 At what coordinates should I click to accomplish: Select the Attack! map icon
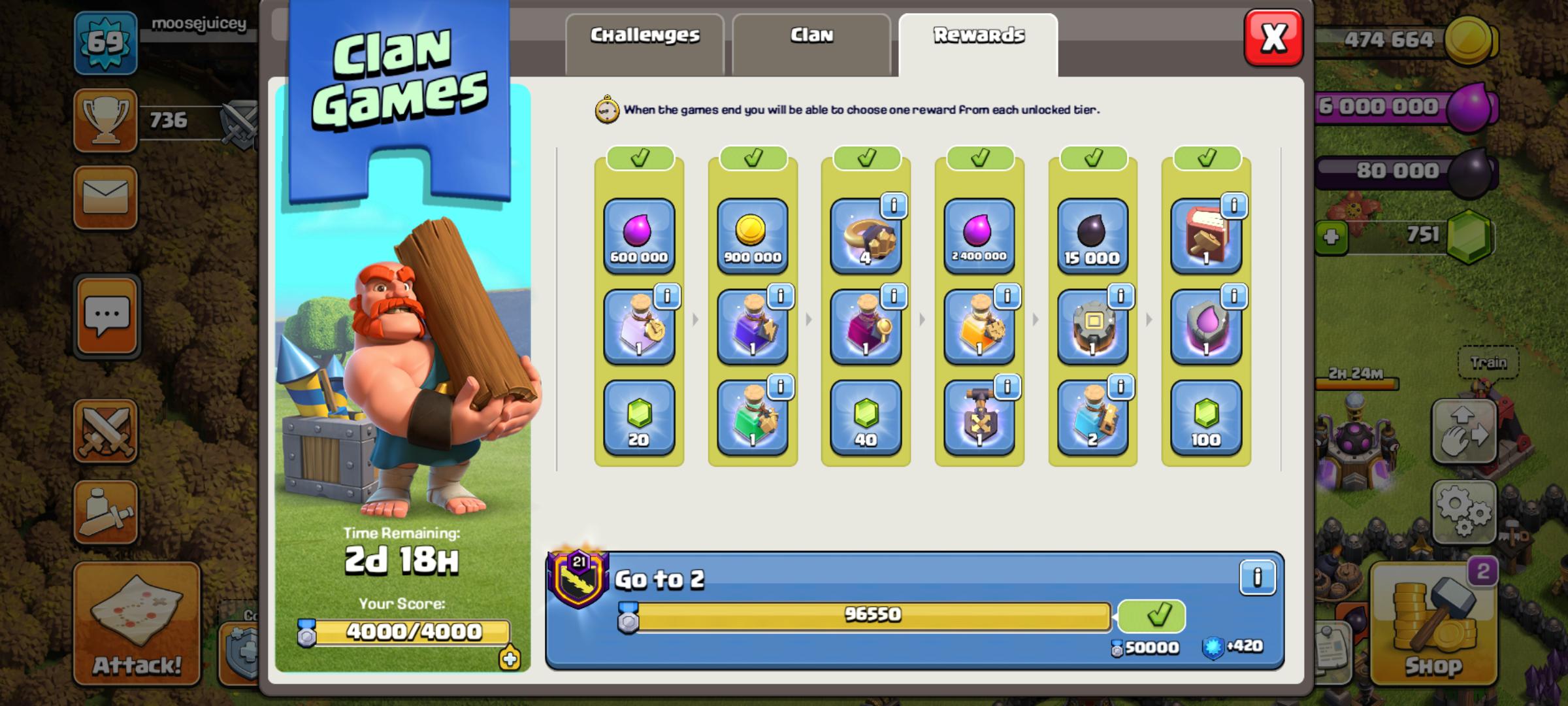coord(137,621)
